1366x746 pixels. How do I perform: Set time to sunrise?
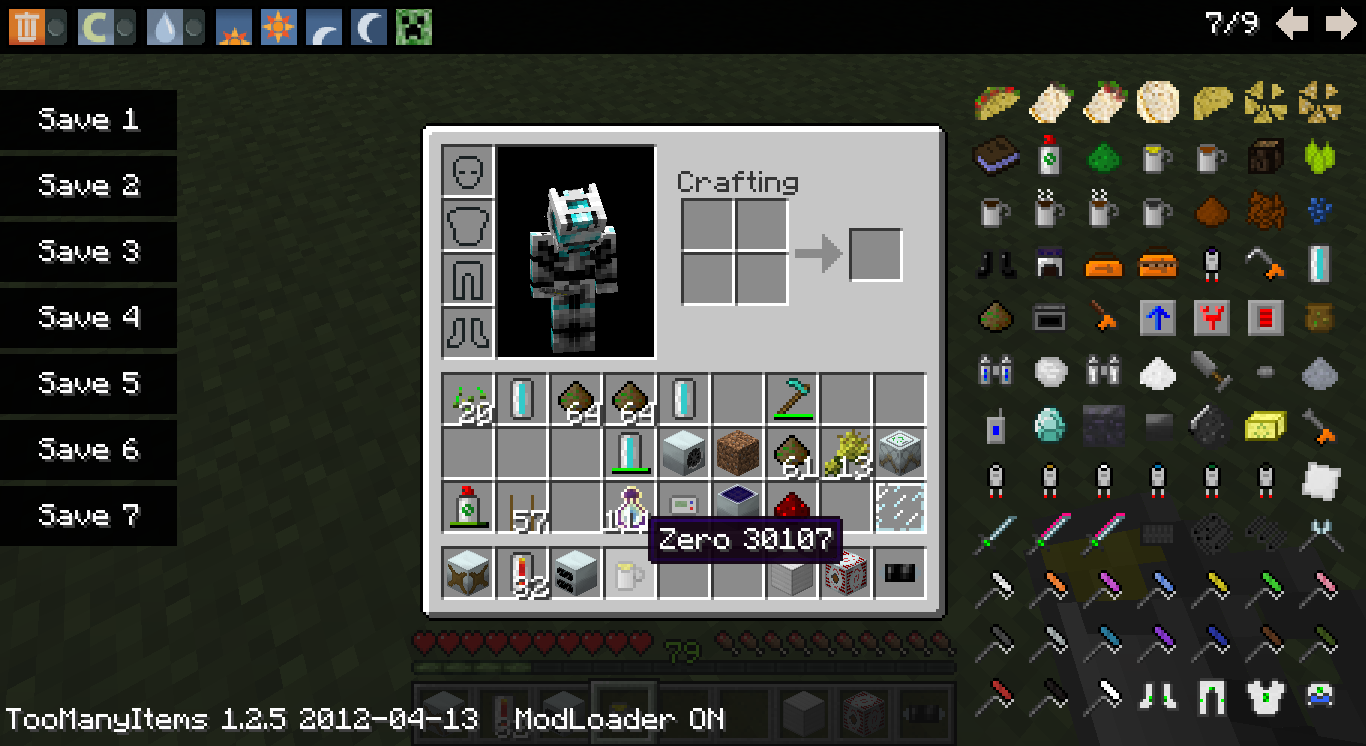234,27
